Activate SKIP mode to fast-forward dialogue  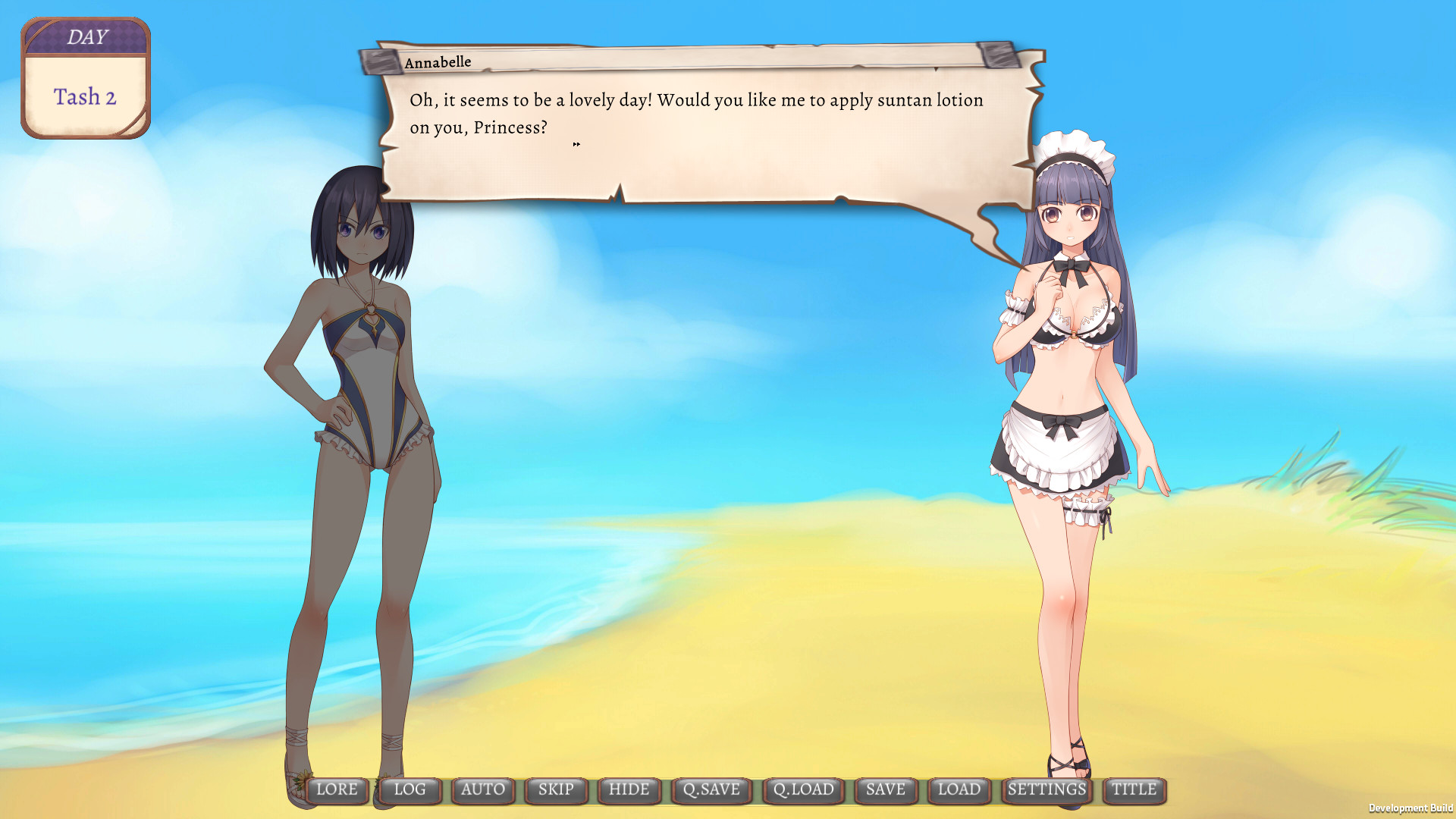555,789
